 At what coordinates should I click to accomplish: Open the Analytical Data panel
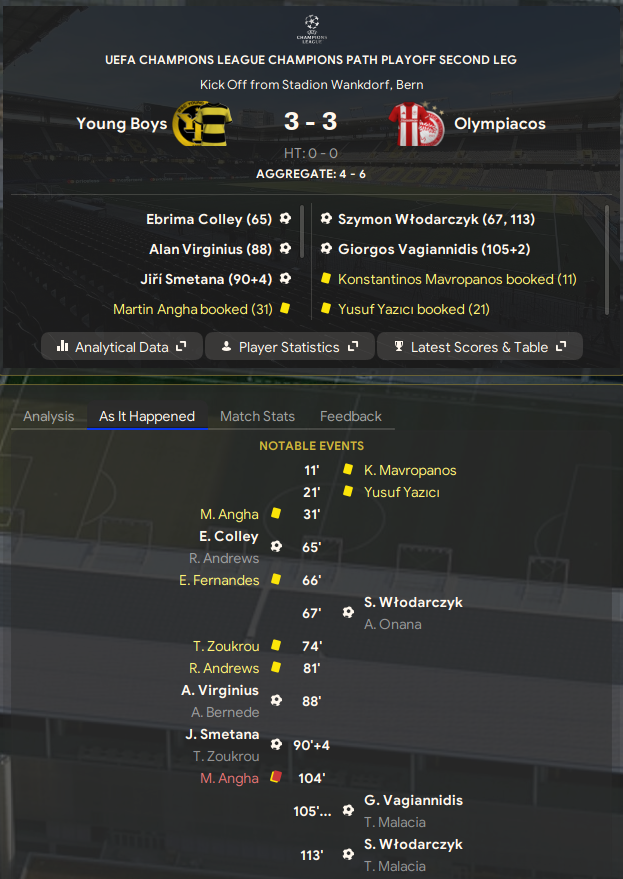122,347
